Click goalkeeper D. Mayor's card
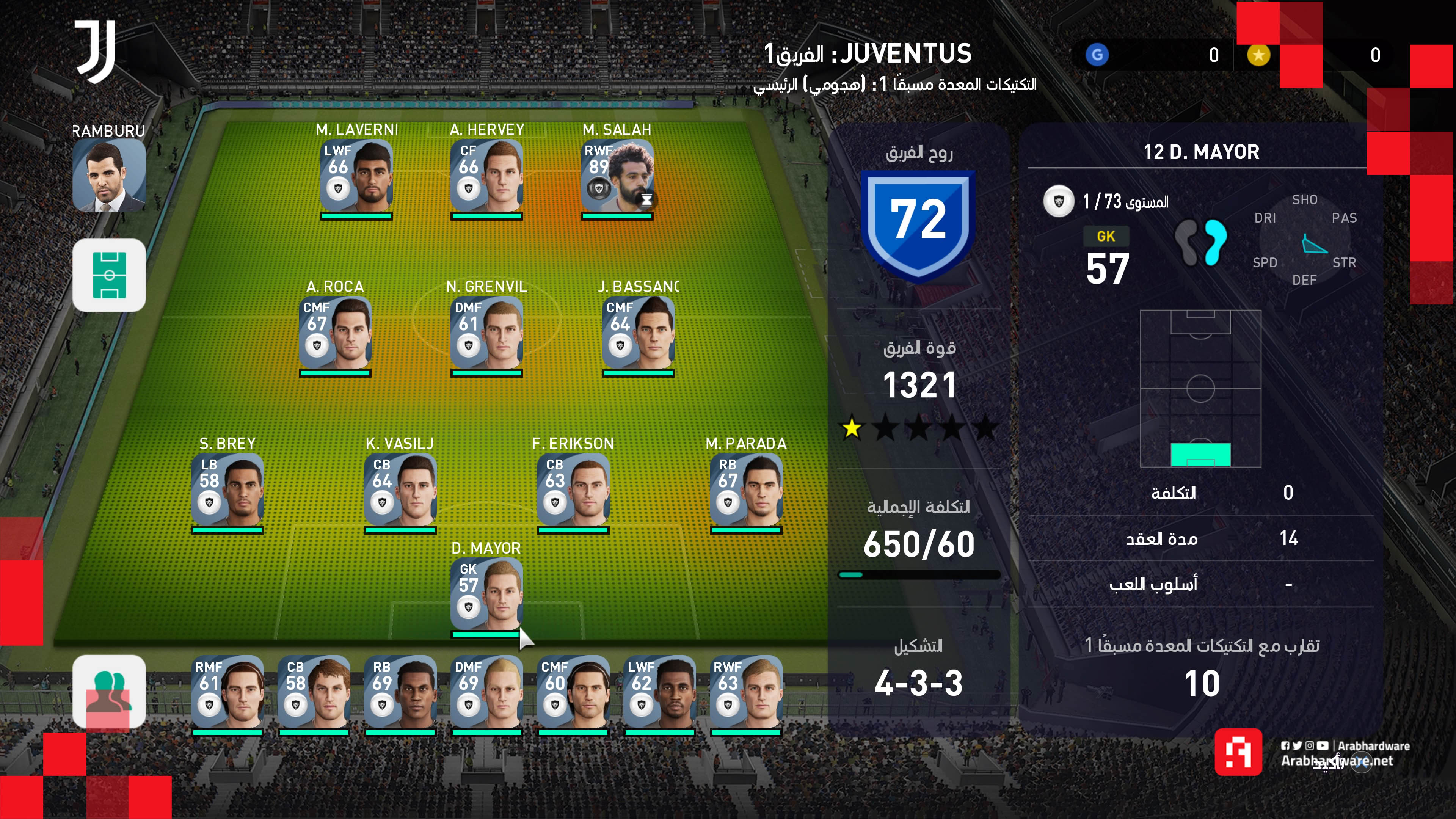The height and width of the screenshot is (819, 1456). click(486, 595)
